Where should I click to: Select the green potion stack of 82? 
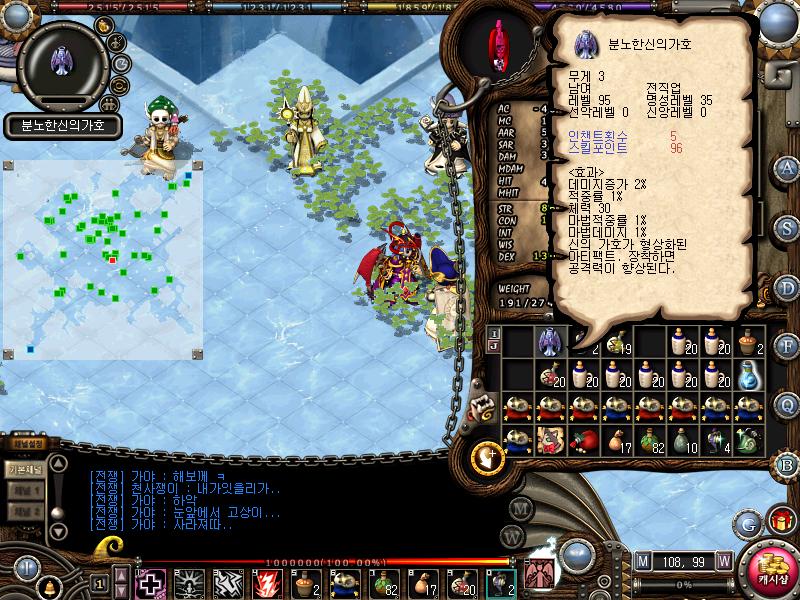(x=652, y=439)
